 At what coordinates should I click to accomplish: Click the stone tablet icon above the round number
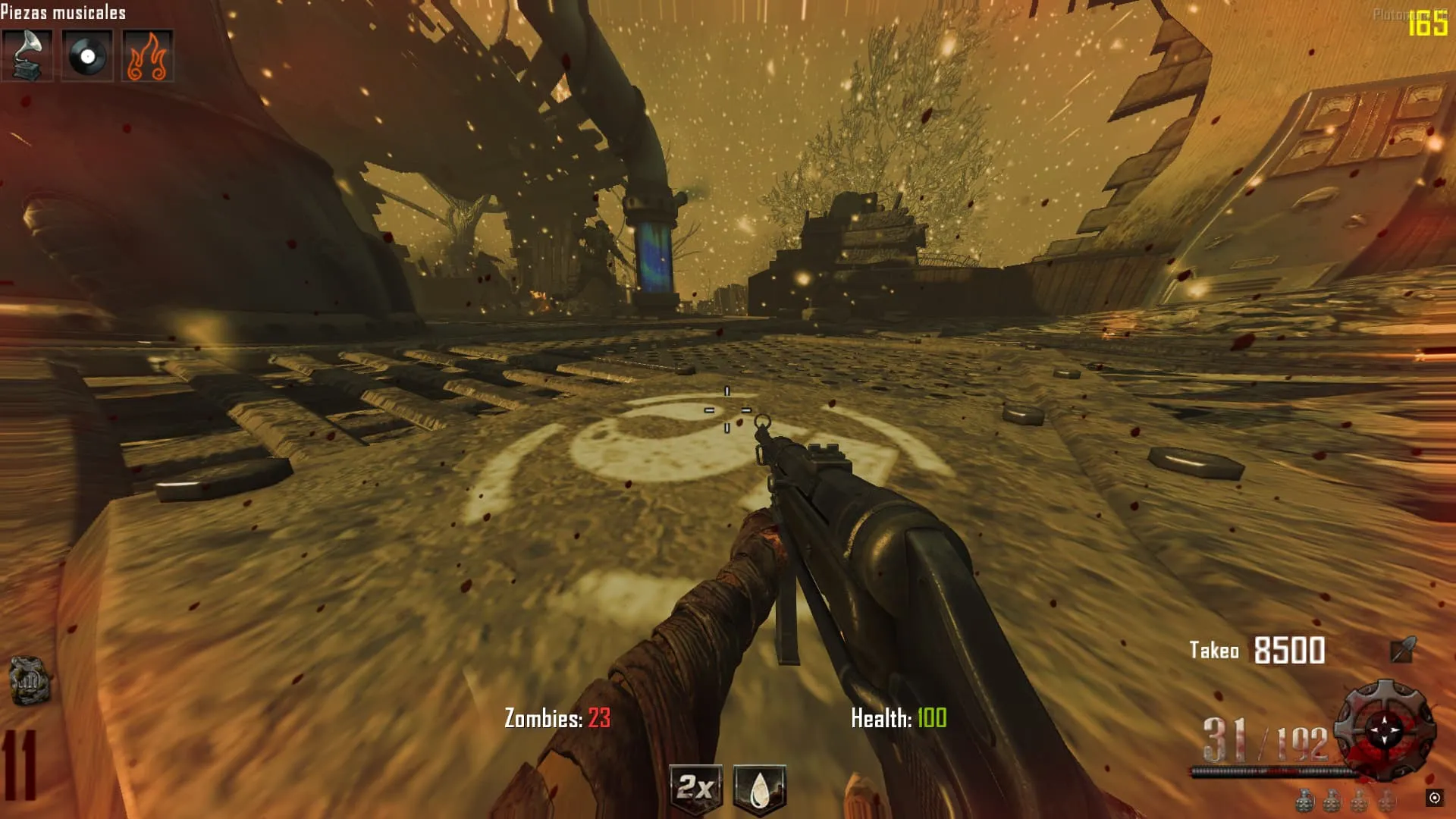[x=30, y=680]
